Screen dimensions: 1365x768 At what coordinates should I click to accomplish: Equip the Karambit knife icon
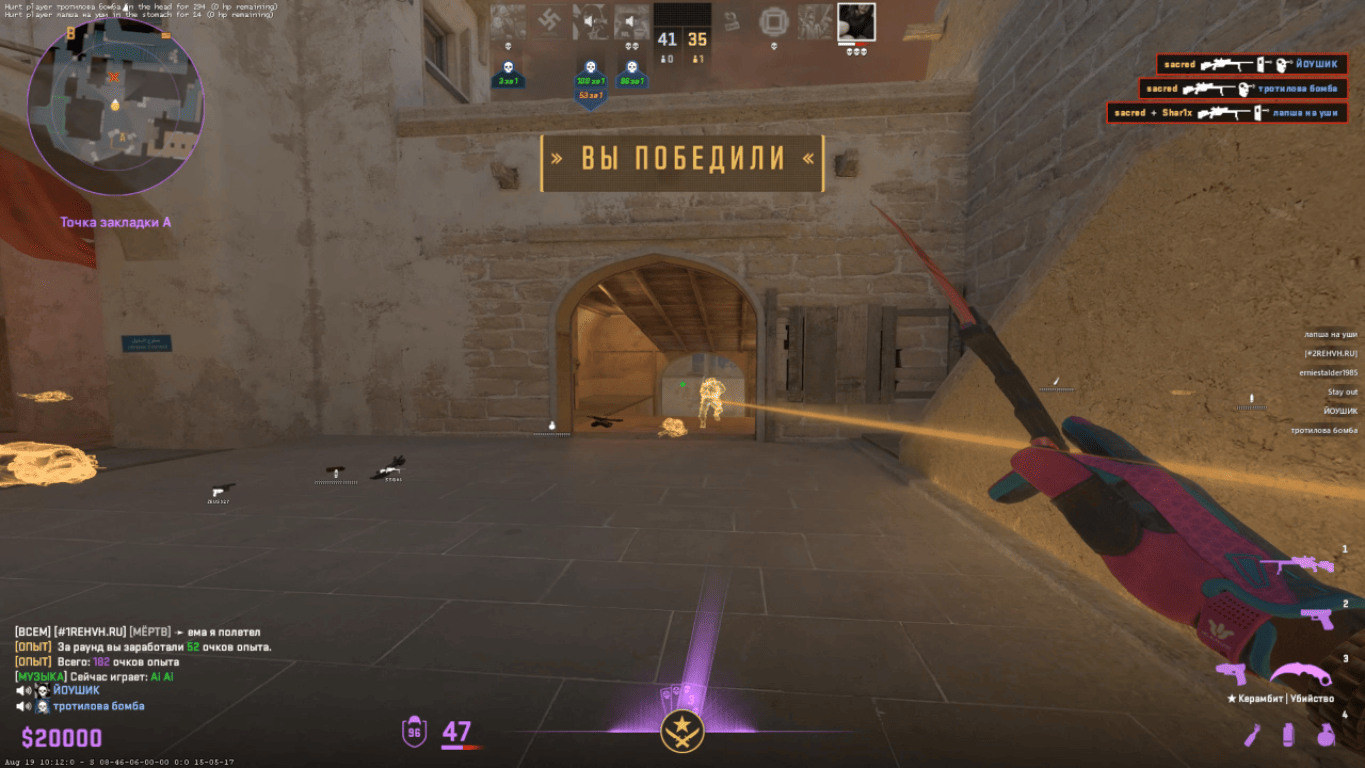(1302, 674)
